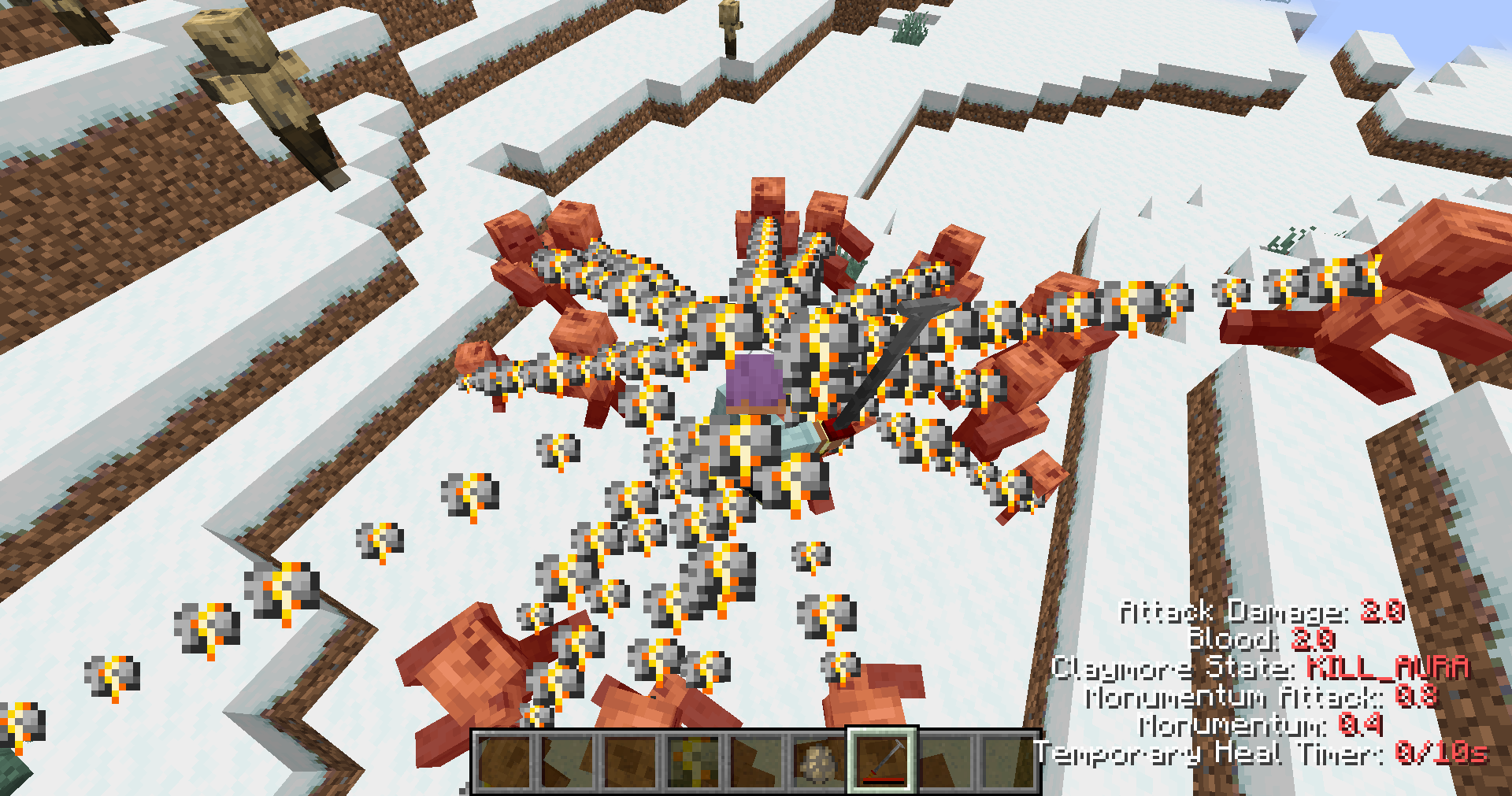
Task: Select the golden item in hotbar slot four
Action: [x=693, y=762]
